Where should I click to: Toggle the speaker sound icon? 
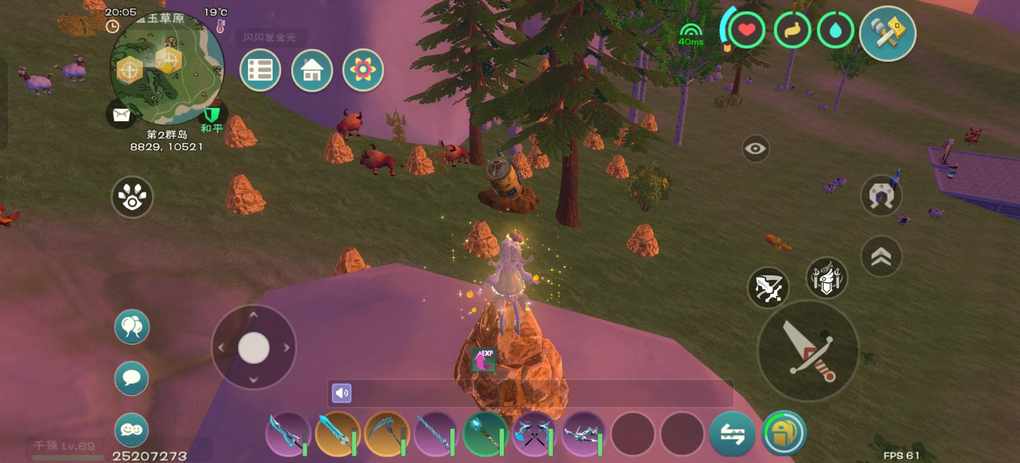point(342,393)
